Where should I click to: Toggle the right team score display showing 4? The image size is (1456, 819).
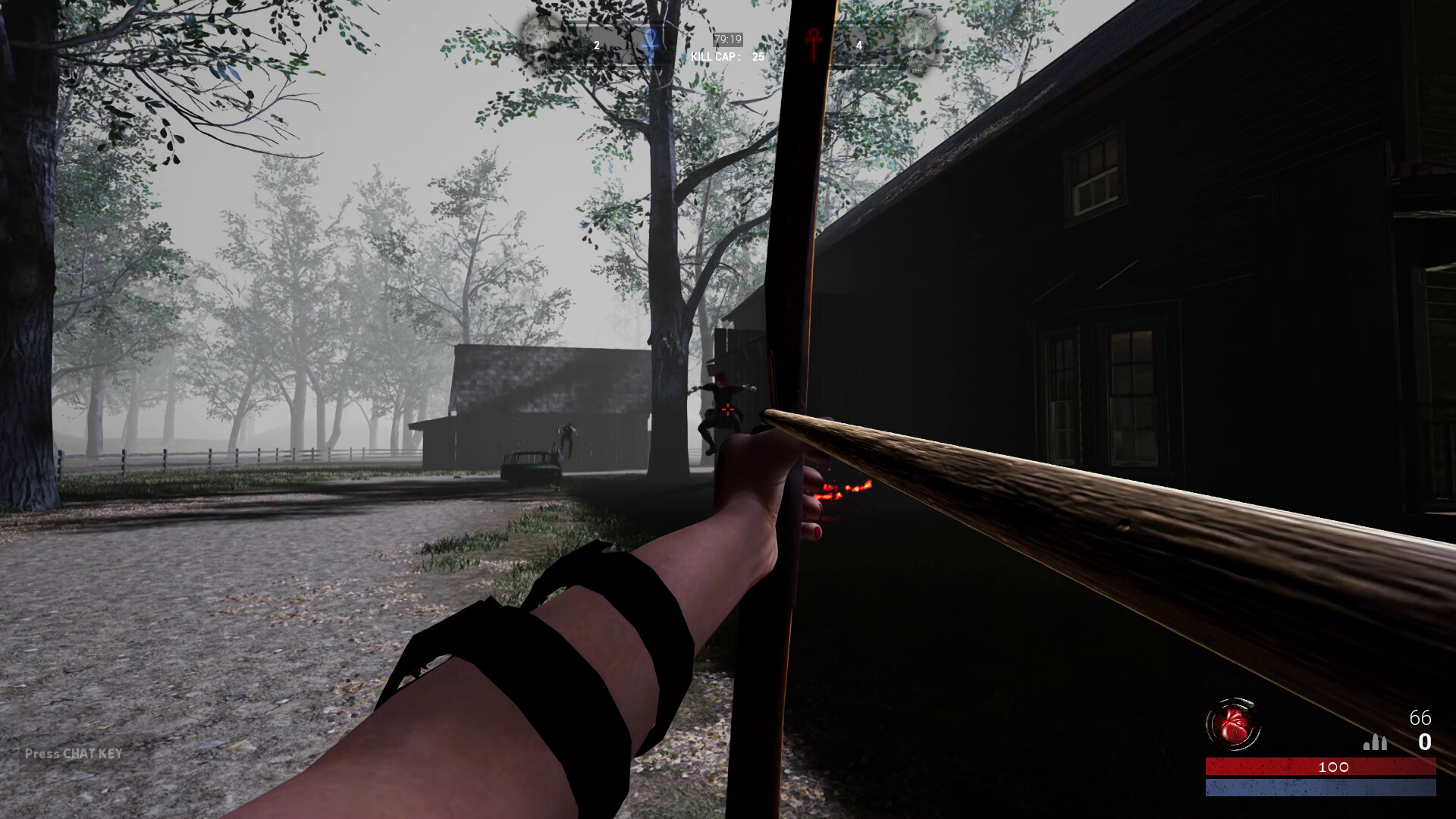click(x=859, y=44)
